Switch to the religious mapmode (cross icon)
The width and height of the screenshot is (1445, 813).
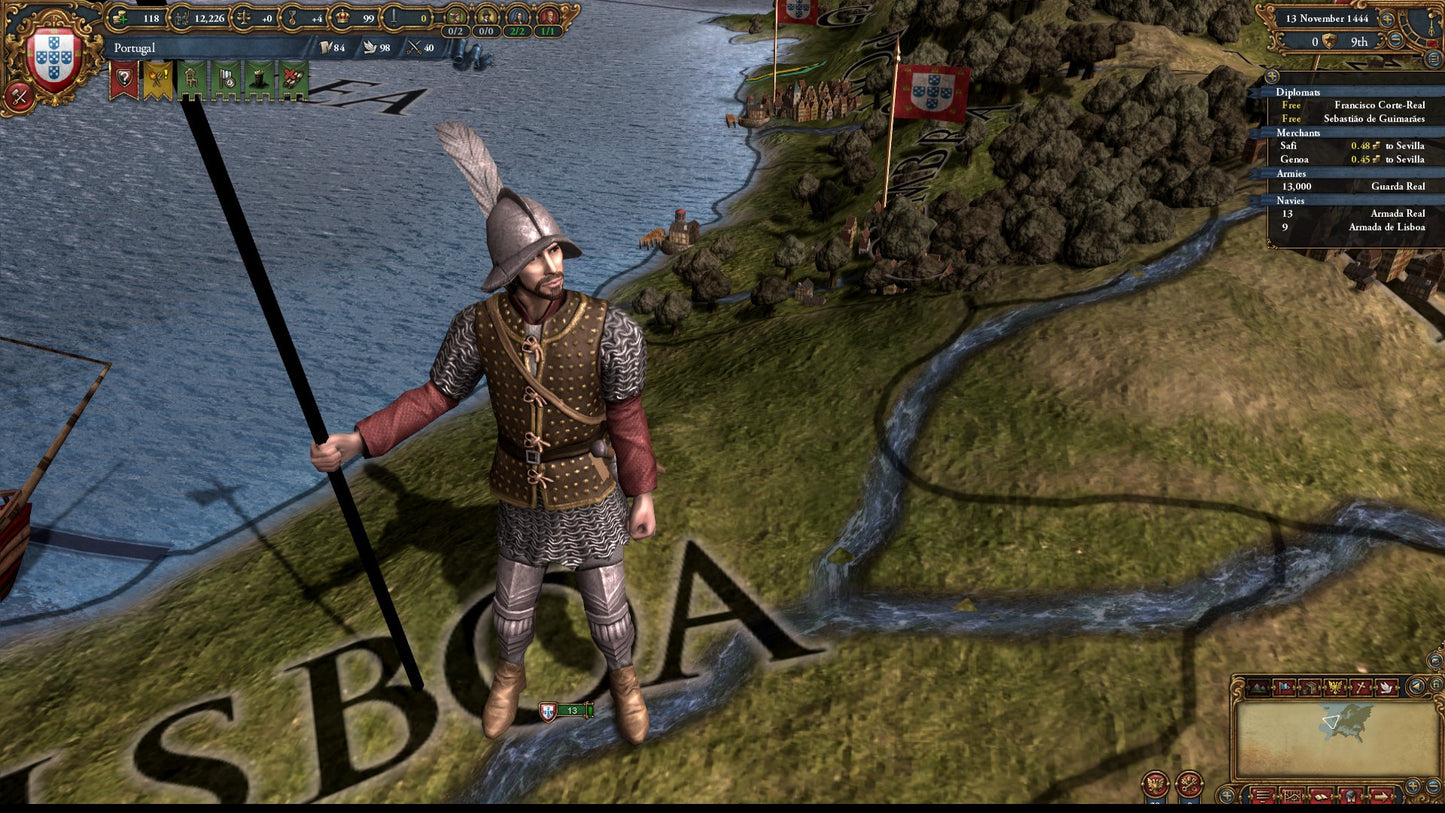[x=1362, y=687]
